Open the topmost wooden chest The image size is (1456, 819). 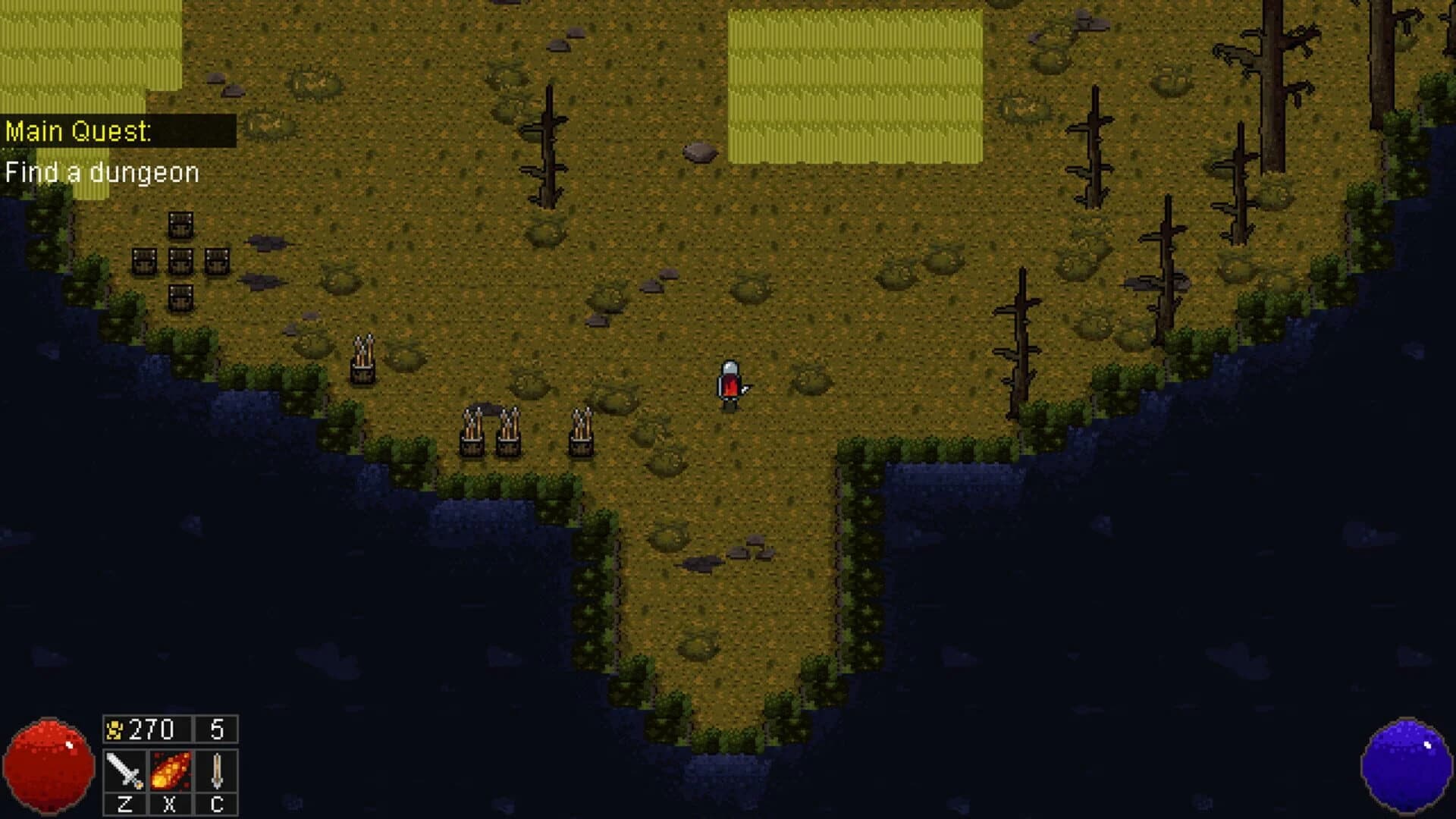(179, 225)
